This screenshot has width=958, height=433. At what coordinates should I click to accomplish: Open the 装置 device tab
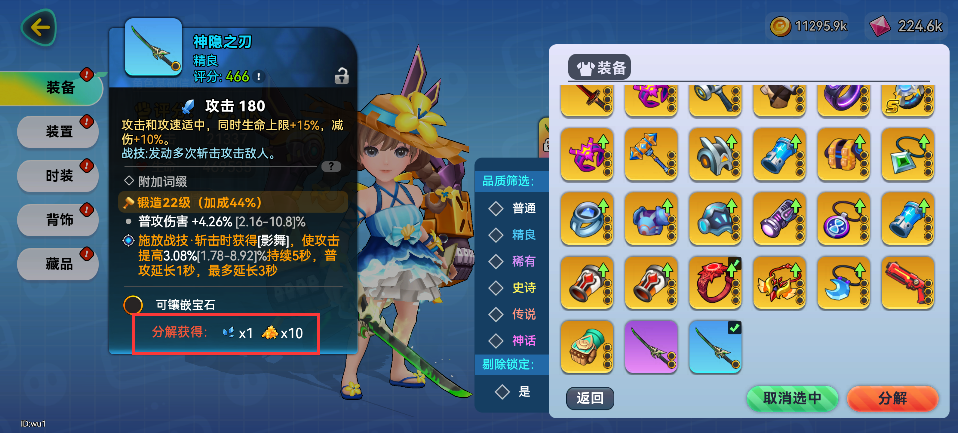tap(60, 131)
